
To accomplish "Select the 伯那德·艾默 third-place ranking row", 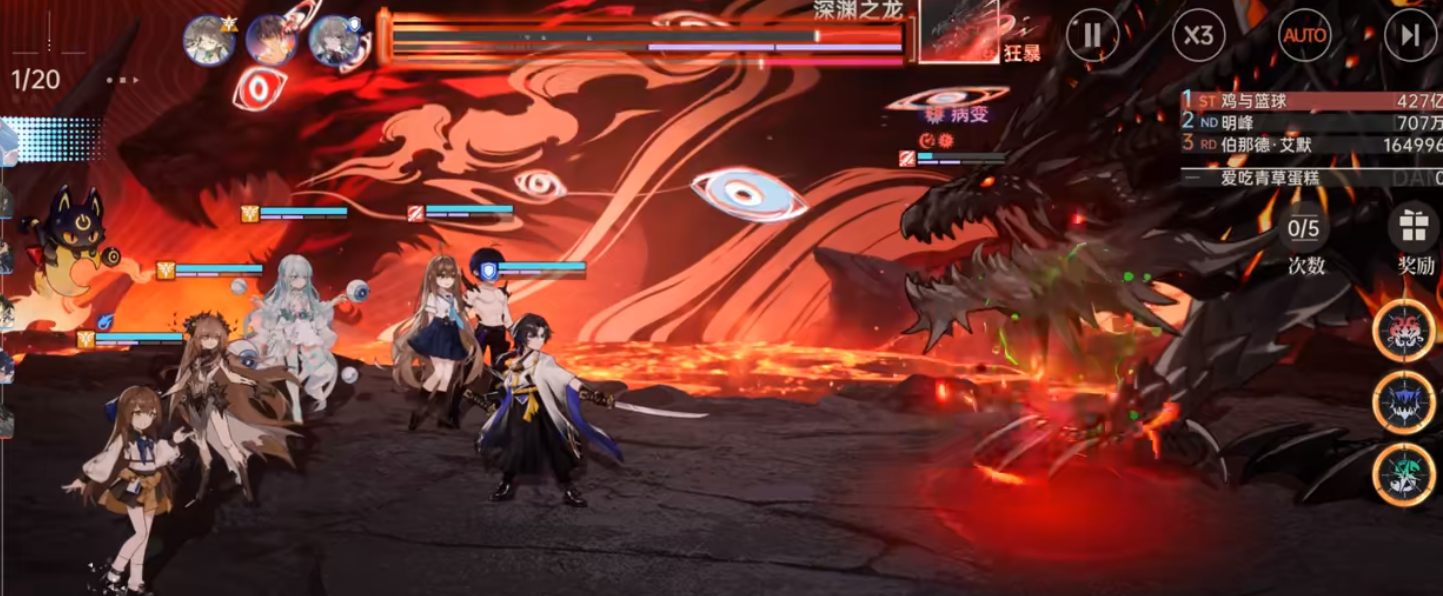I will (1311, 144).
